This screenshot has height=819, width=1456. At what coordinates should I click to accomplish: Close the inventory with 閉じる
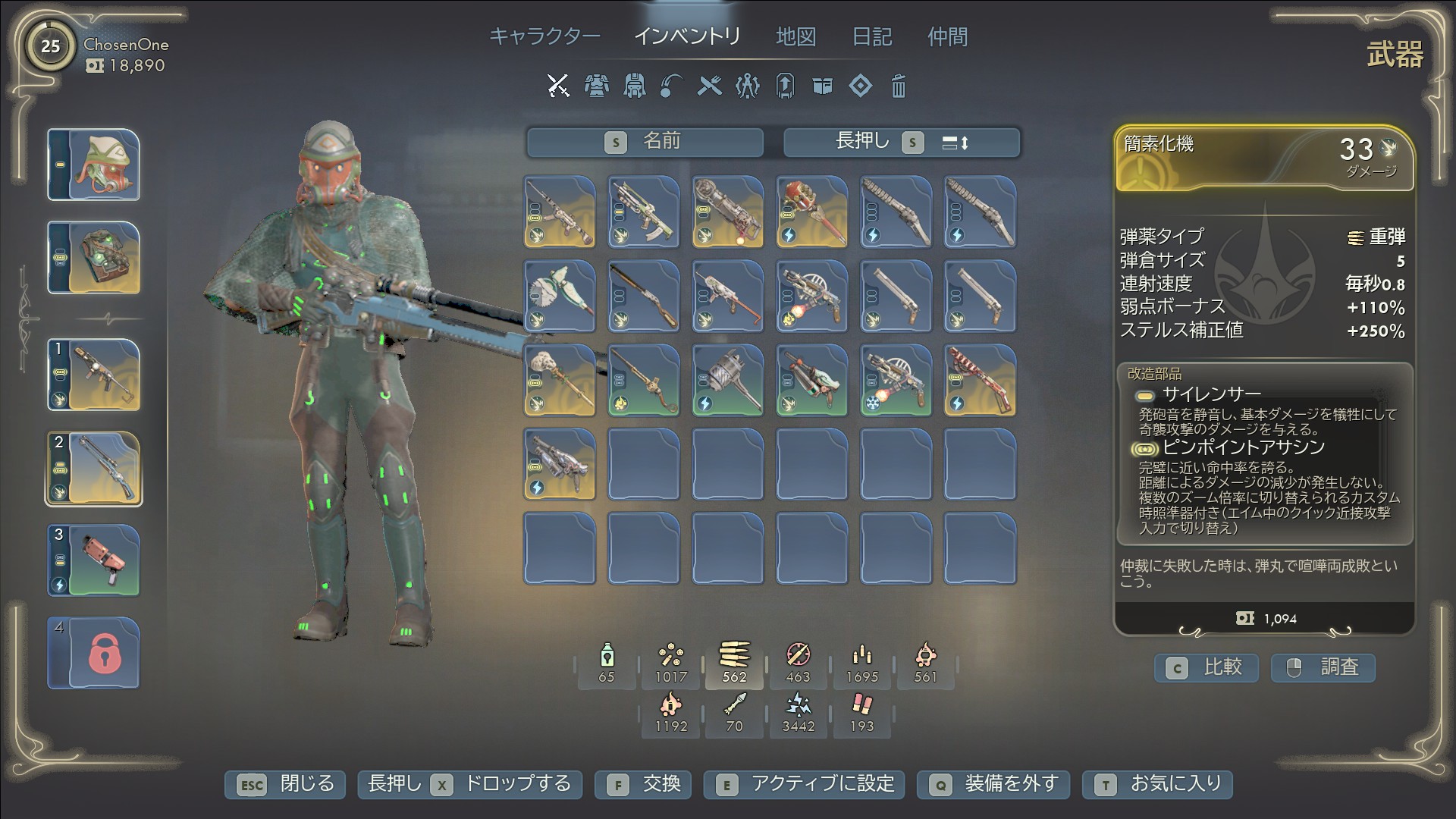point(285,784)
